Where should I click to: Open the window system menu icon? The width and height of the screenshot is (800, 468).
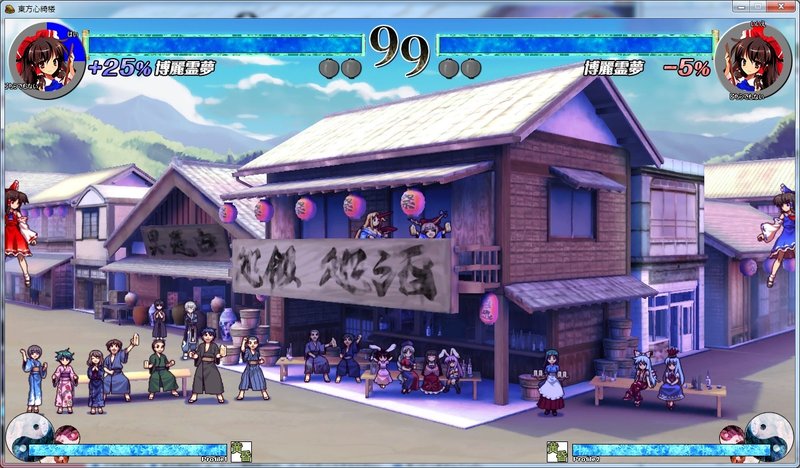click(9, 8)
